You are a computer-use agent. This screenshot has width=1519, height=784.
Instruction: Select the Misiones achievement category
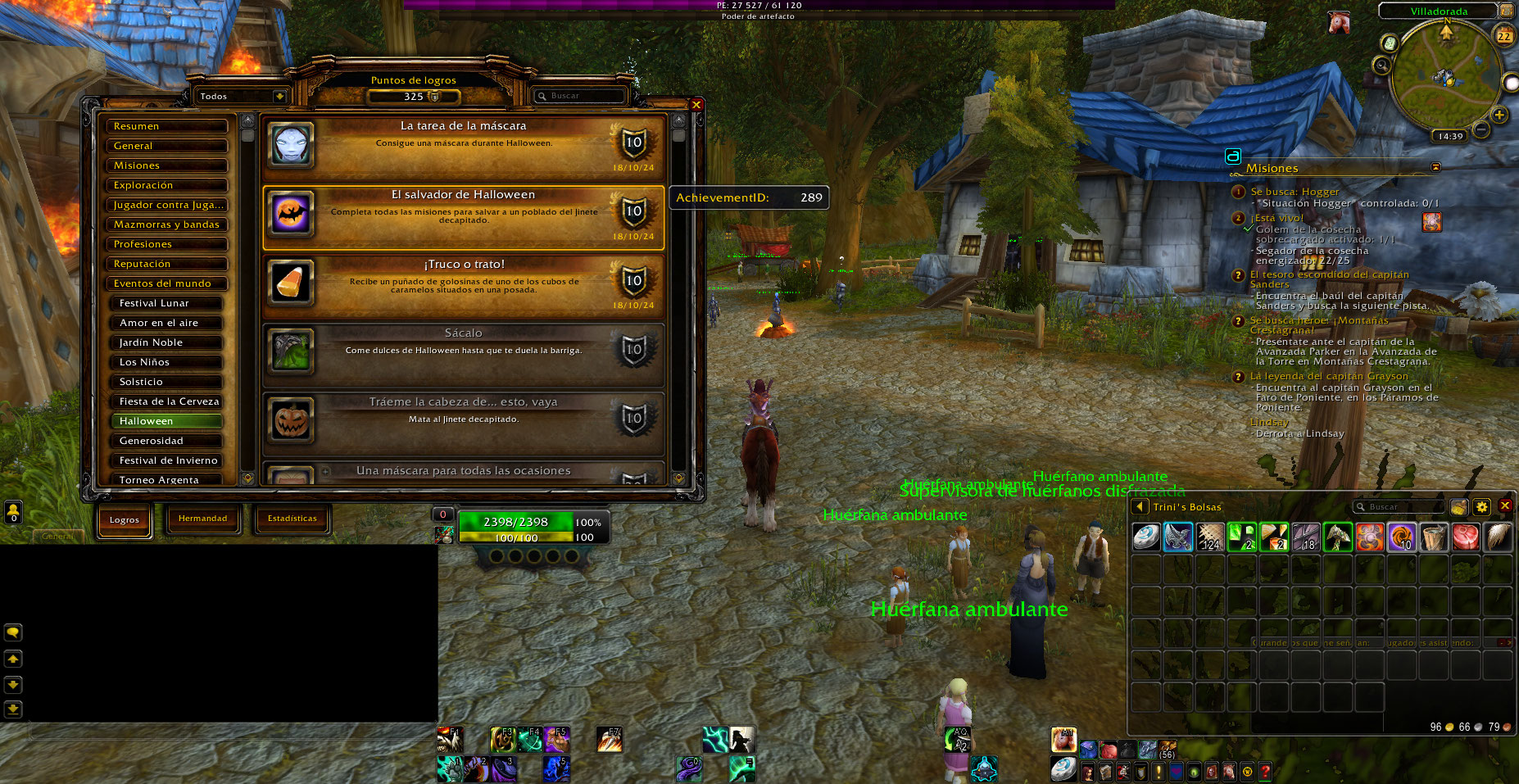pos(166,165)
